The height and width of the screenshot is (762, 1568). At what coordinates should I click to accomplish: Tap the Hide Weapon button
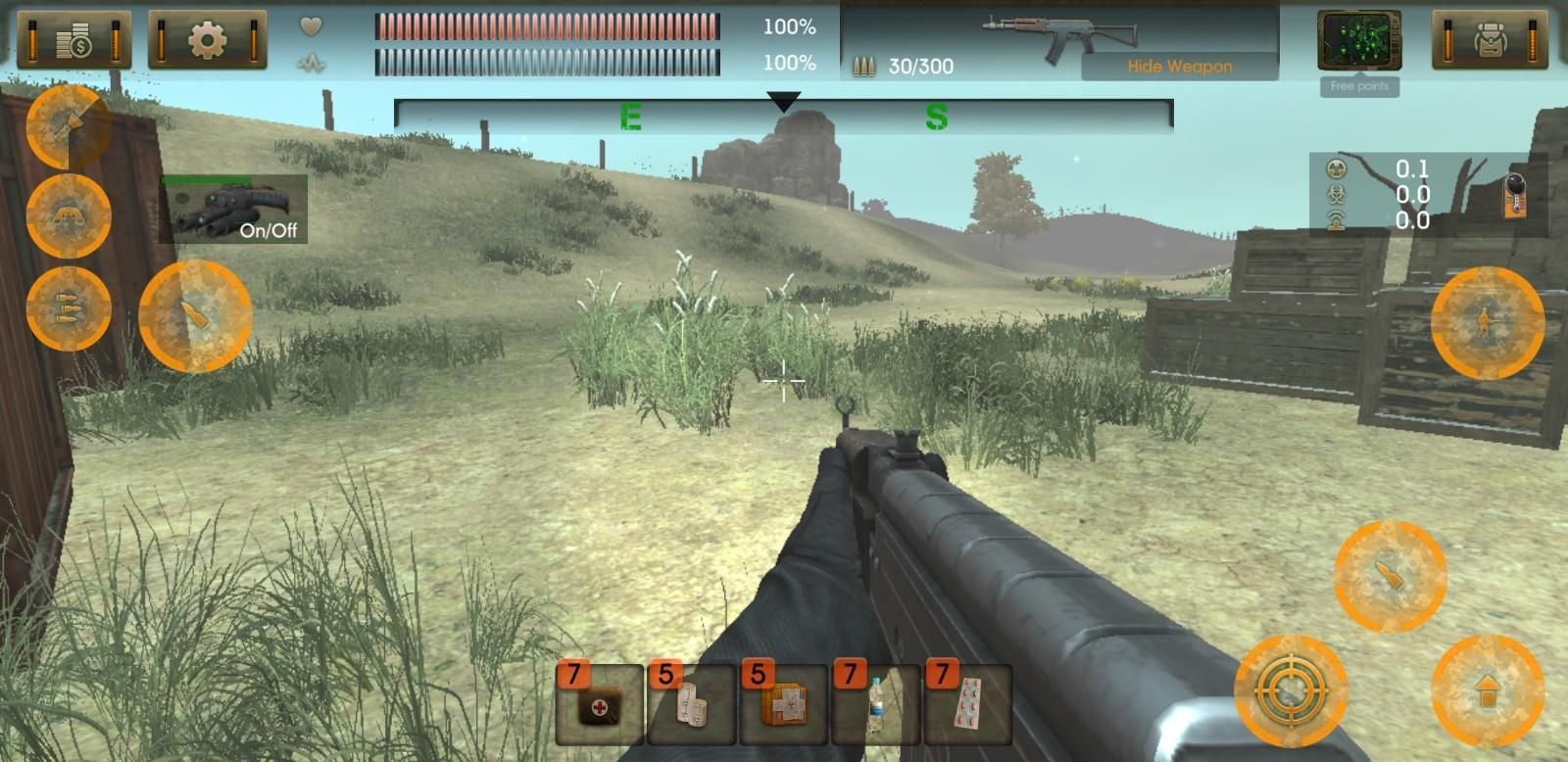[x=1179, y=67]
